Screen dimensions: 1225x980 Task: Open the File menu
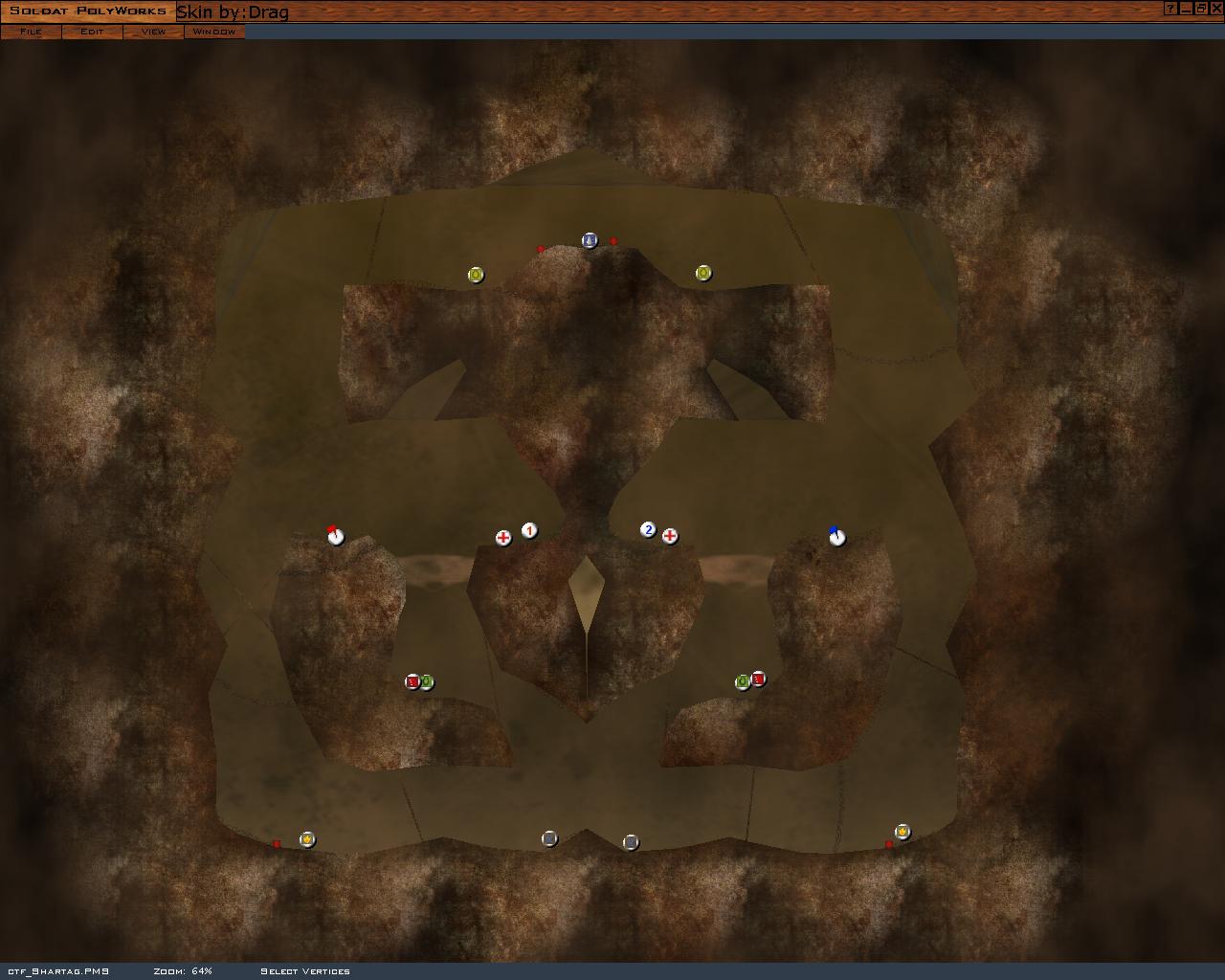point(31,32)
